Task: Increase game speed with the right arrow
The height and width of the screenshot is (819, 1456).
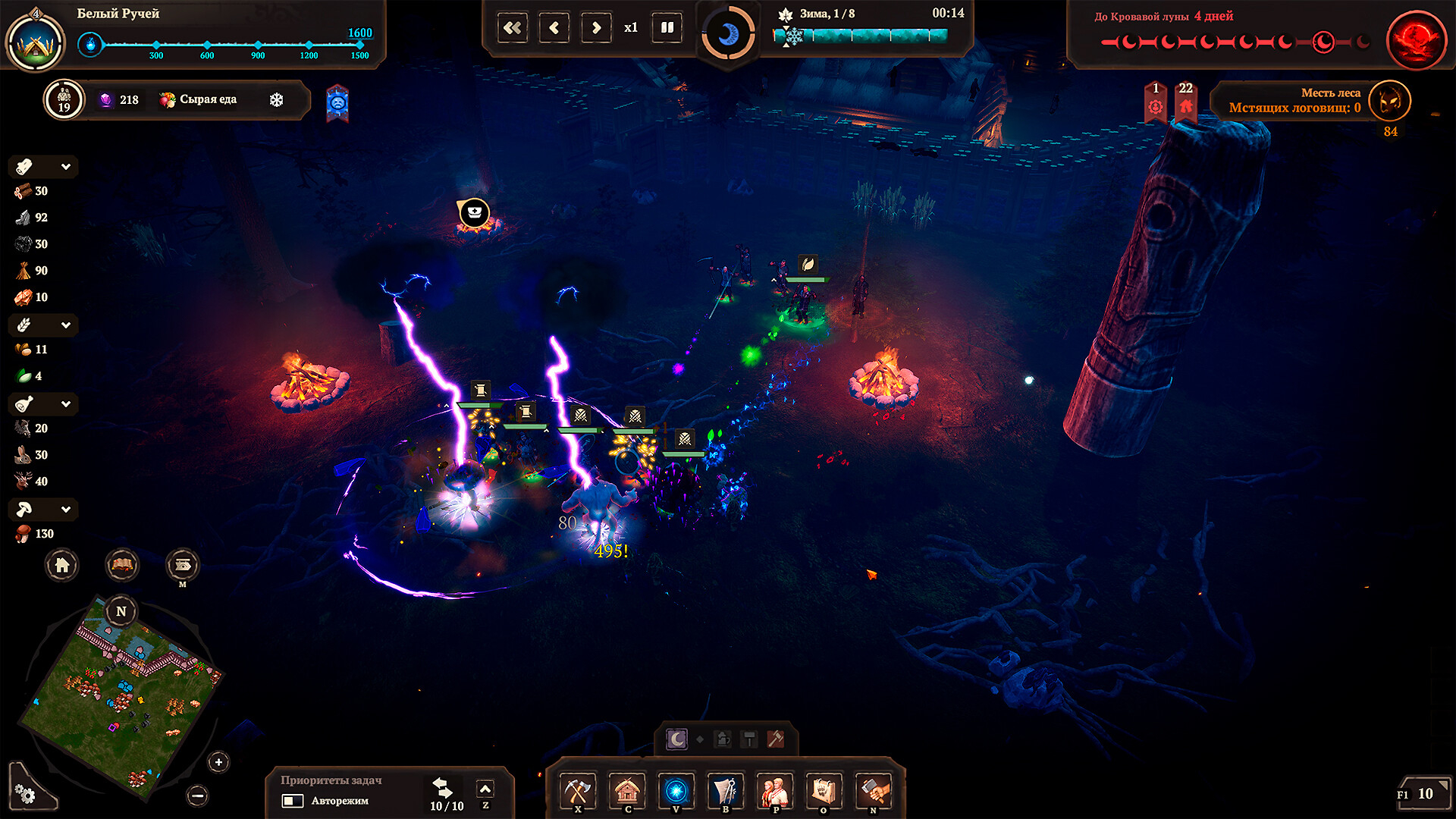Action: (x=596, y=28)
